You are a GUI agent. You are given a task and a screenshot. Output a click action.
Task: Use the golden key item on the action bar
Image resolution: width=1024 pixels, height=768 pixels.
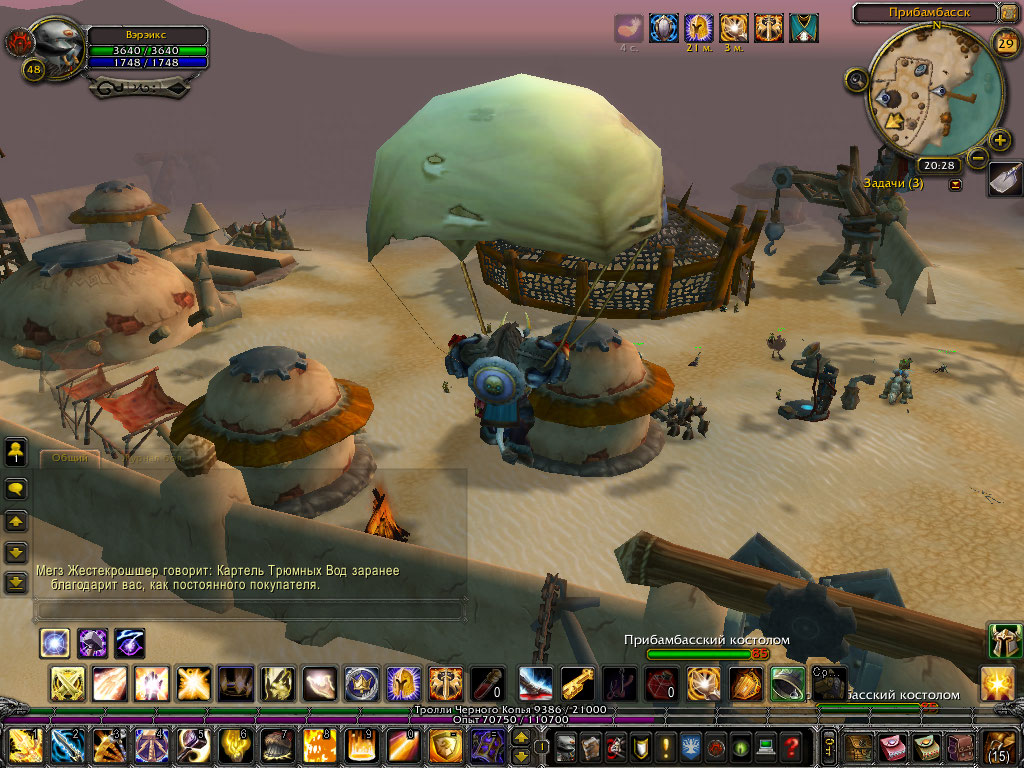point(577,684)
